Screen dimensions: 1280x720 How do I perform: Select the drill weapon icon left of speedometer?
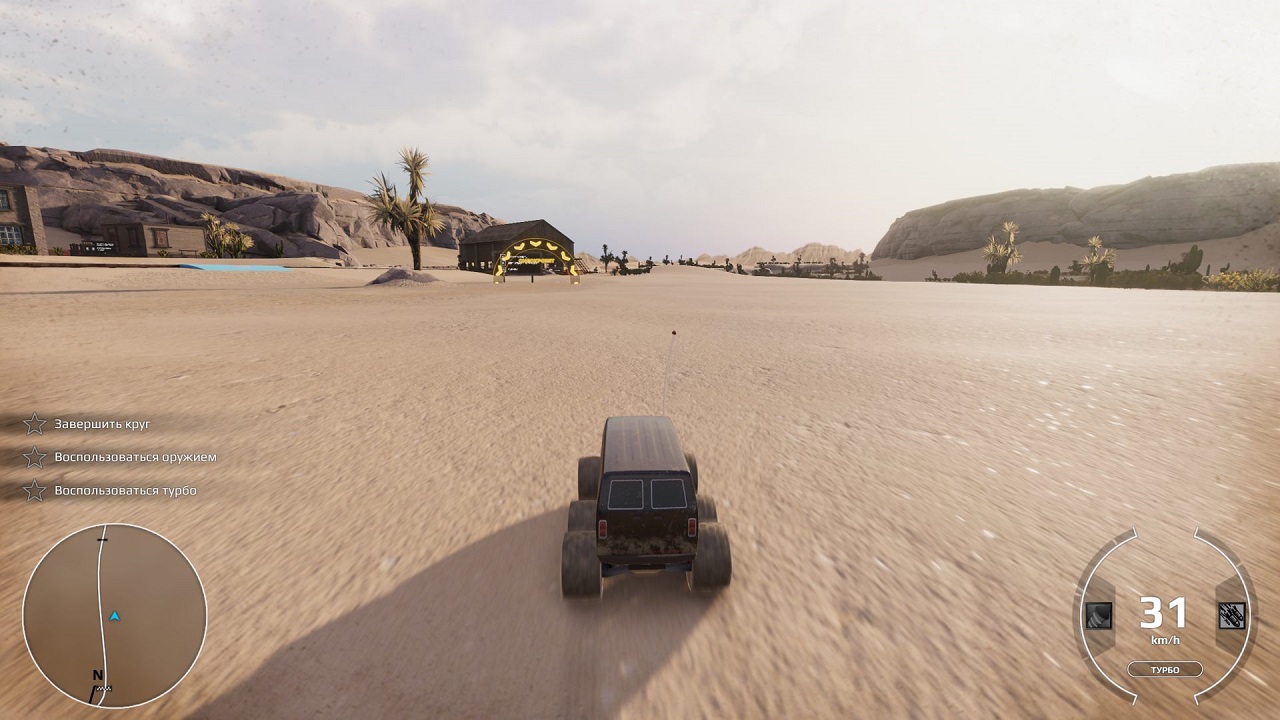(x=1098, y=616)
